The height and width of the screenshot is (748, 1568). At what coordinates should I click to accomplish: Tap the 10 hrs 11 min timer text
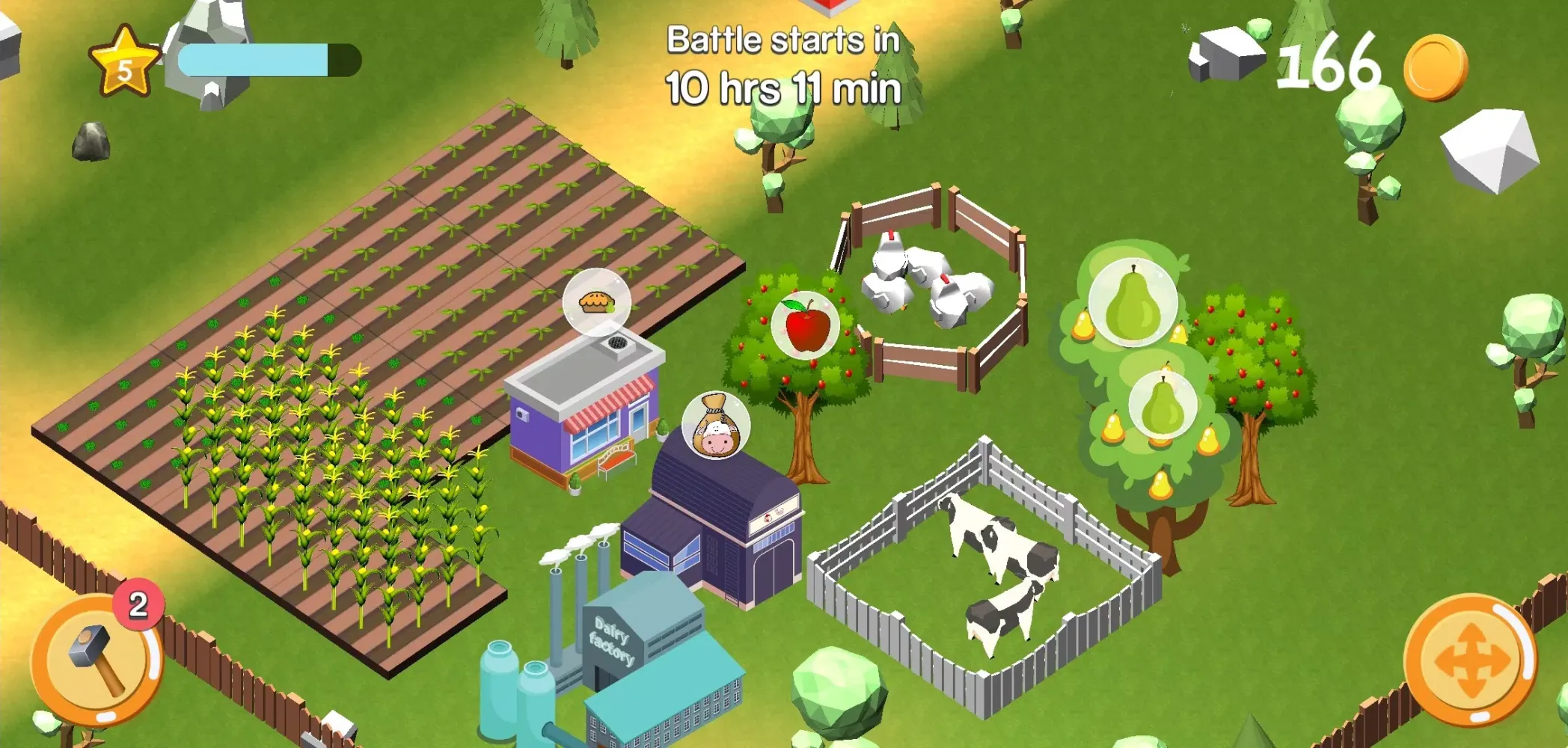[x=783, y=90]
